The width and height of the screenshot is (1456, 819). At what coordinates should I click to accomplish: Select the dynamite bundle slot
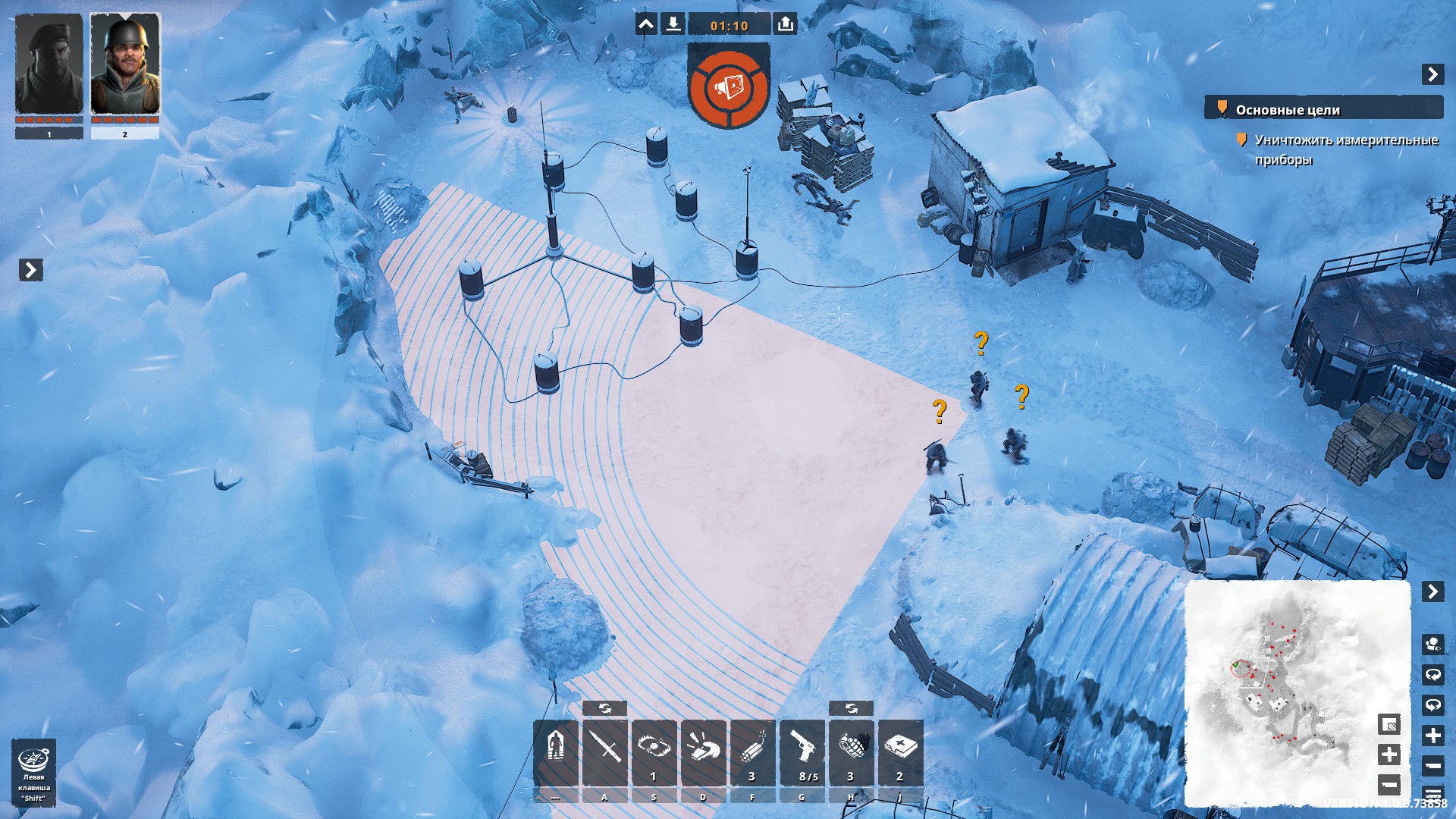tap(752, 752)
